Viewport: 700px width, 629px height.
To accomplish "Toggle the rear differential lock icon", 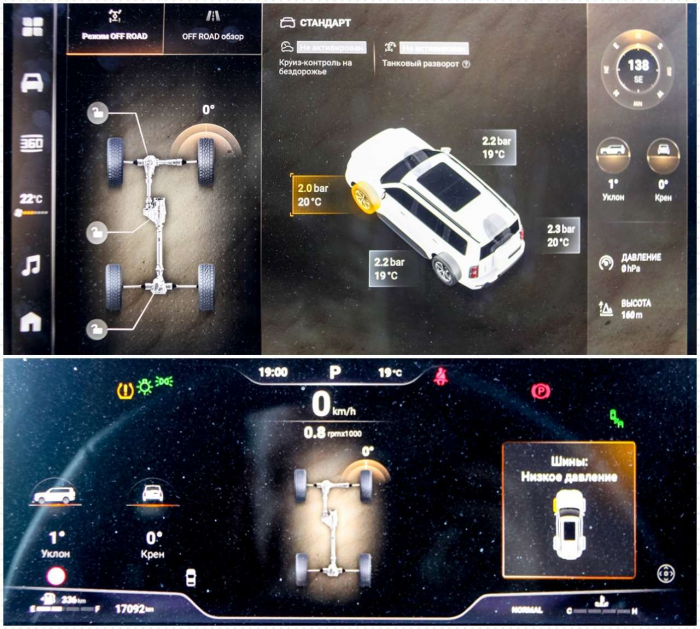I will 96,327.
